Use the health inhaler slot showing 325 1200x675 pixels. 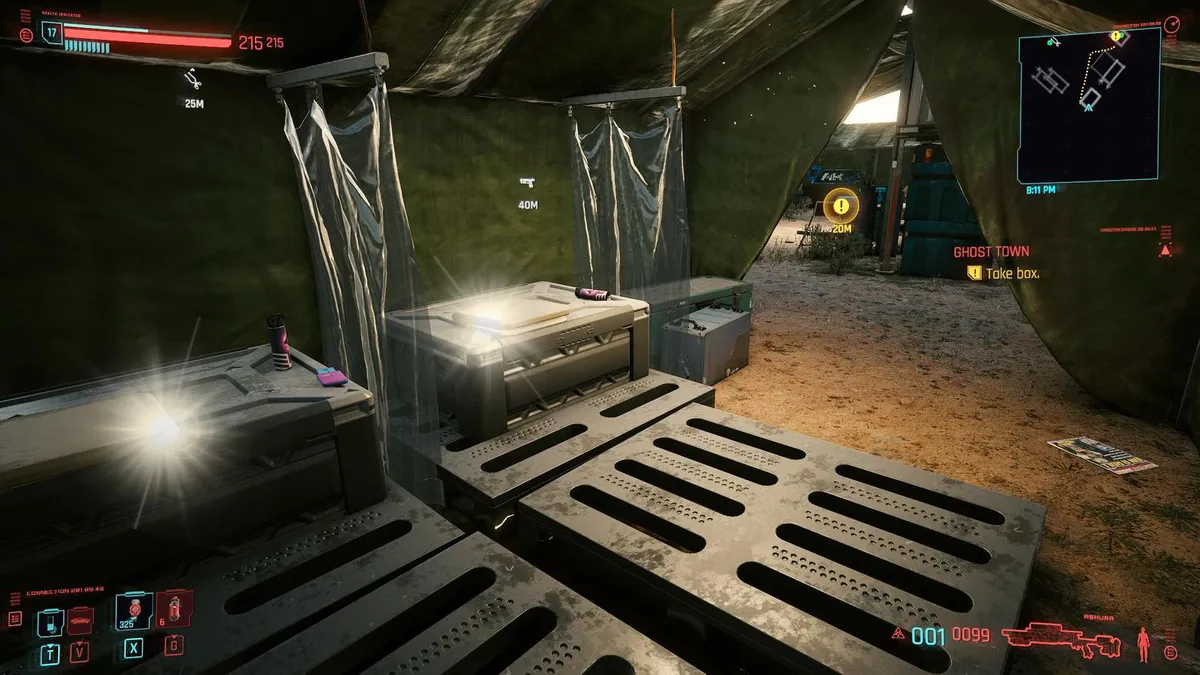click(x=134, y=611)
